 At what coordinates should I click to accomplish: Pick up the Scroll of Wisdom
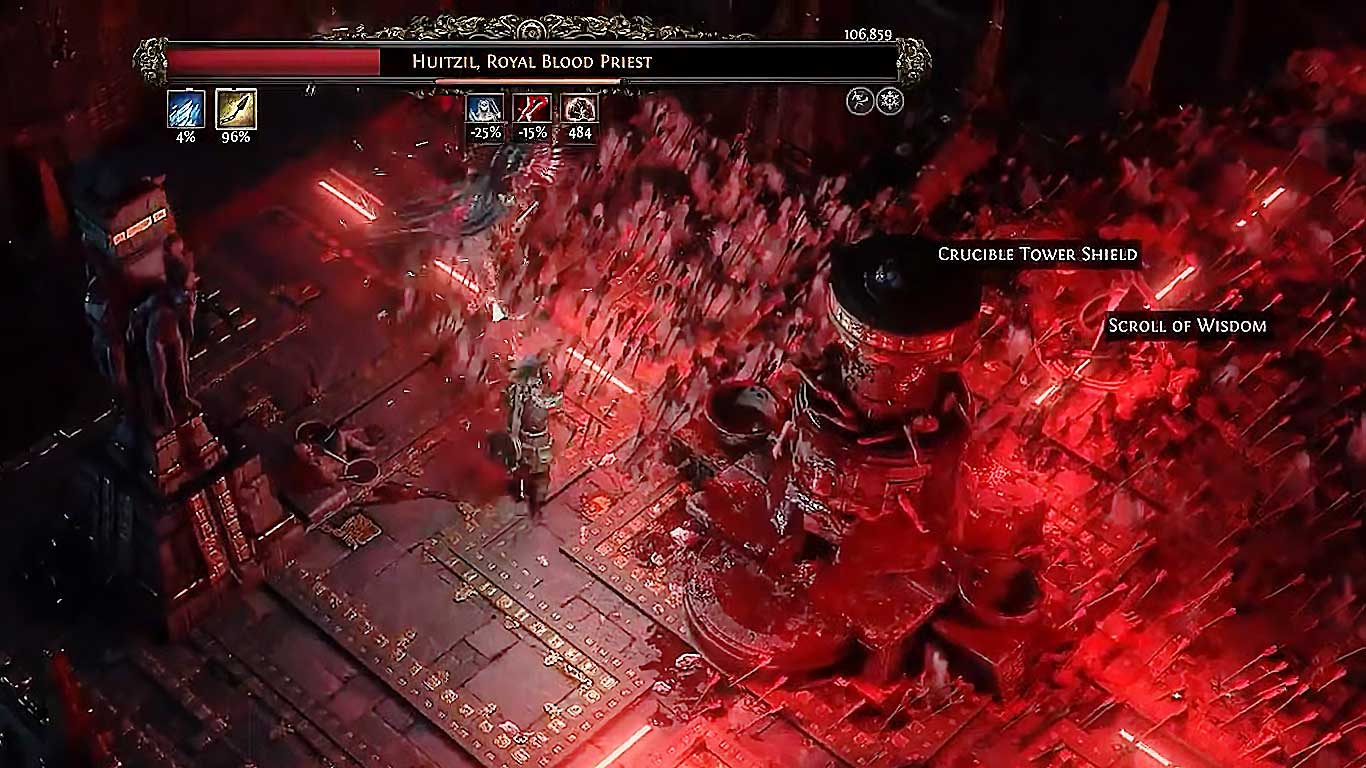point(1186,325)
